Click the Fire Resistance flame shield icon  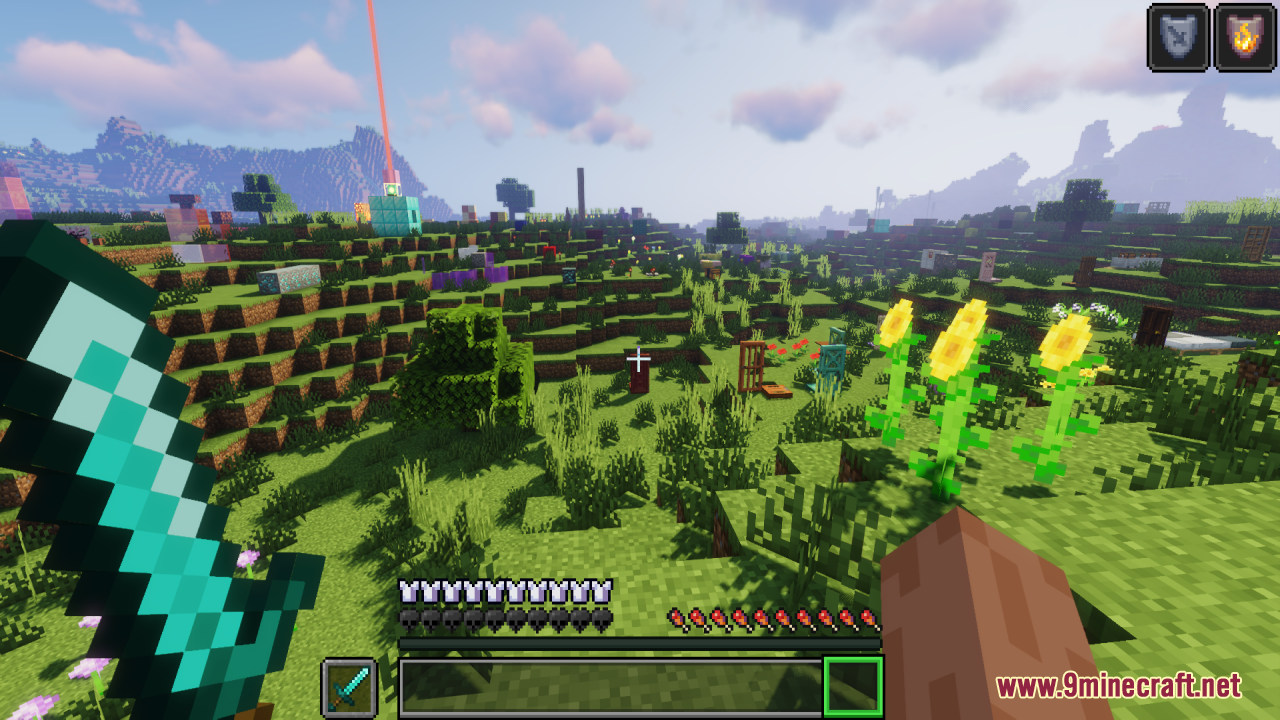[x=1244, y=38]
